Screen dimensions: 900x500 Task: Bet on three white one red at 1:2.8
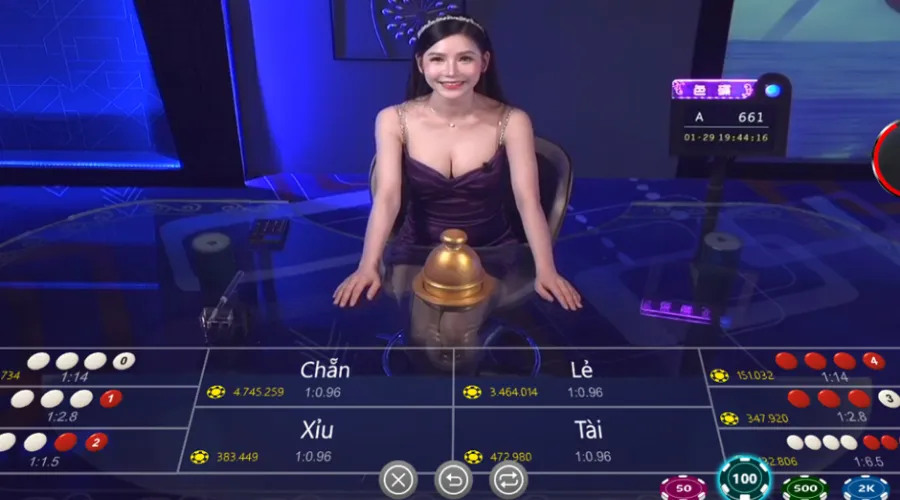70,405
